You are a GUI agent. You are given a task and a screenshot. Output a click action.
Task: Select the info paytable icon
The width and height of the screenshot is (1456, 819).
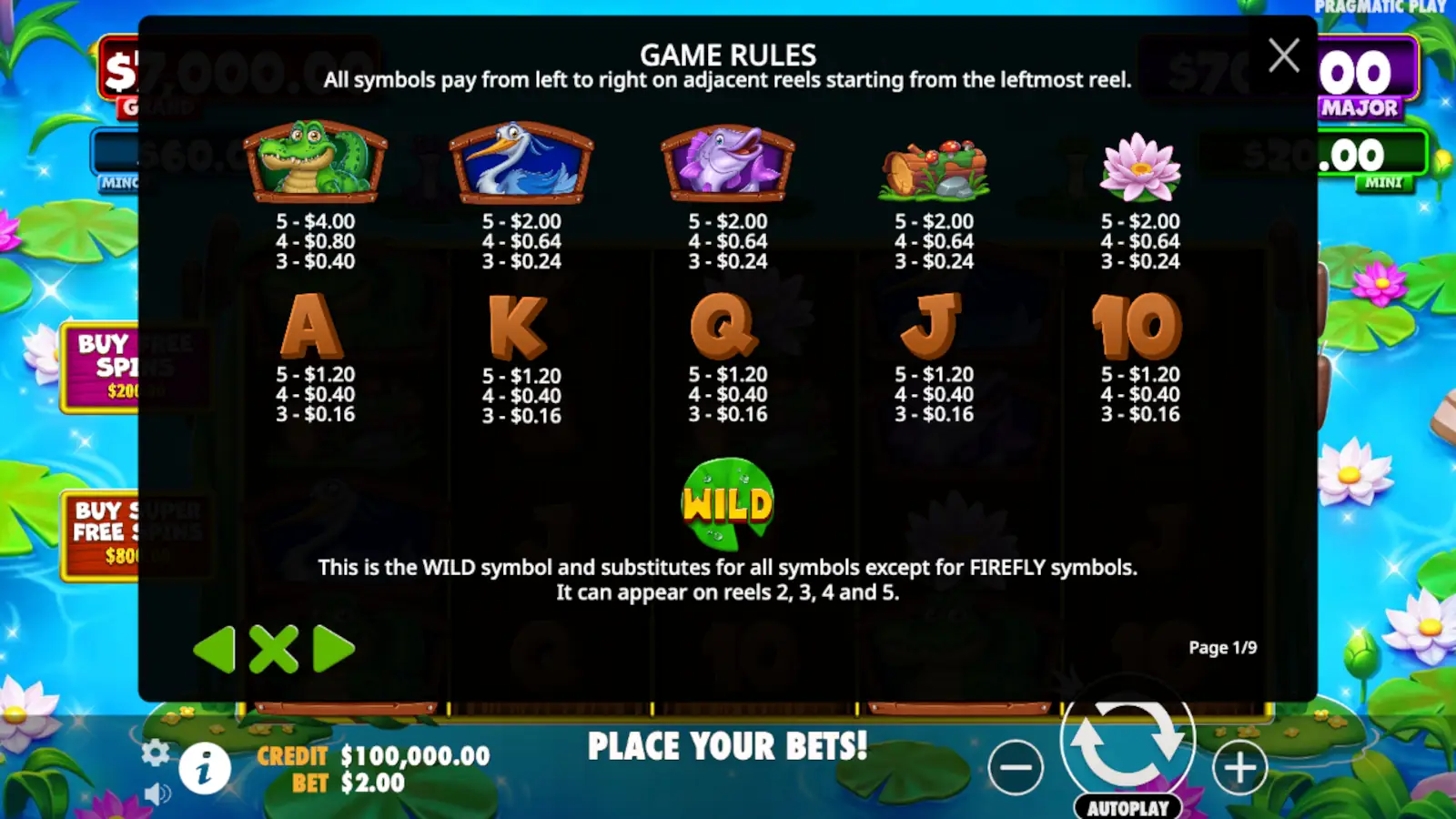205,769
